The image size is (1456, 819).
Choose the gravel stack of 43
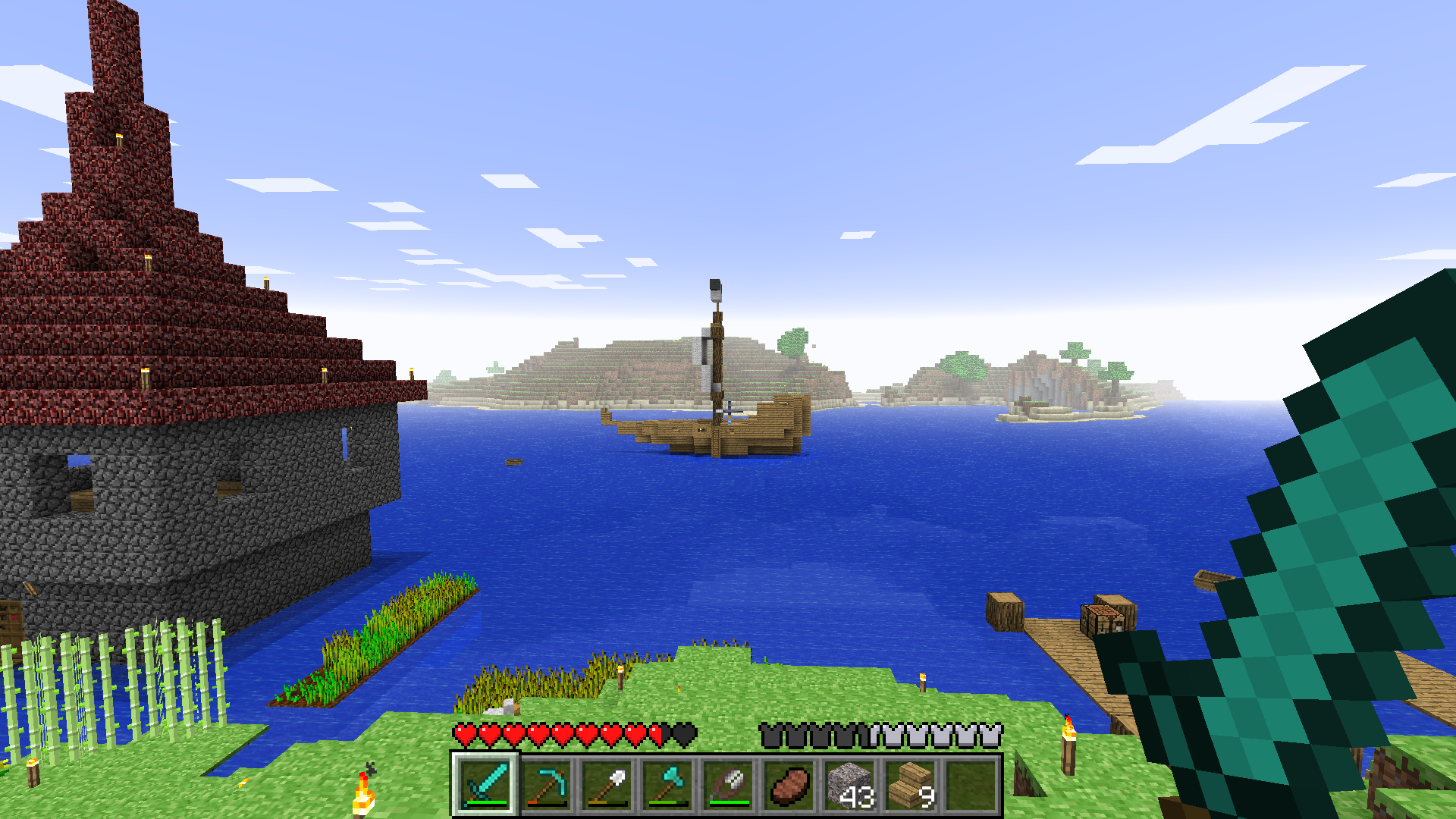[849, 785]
